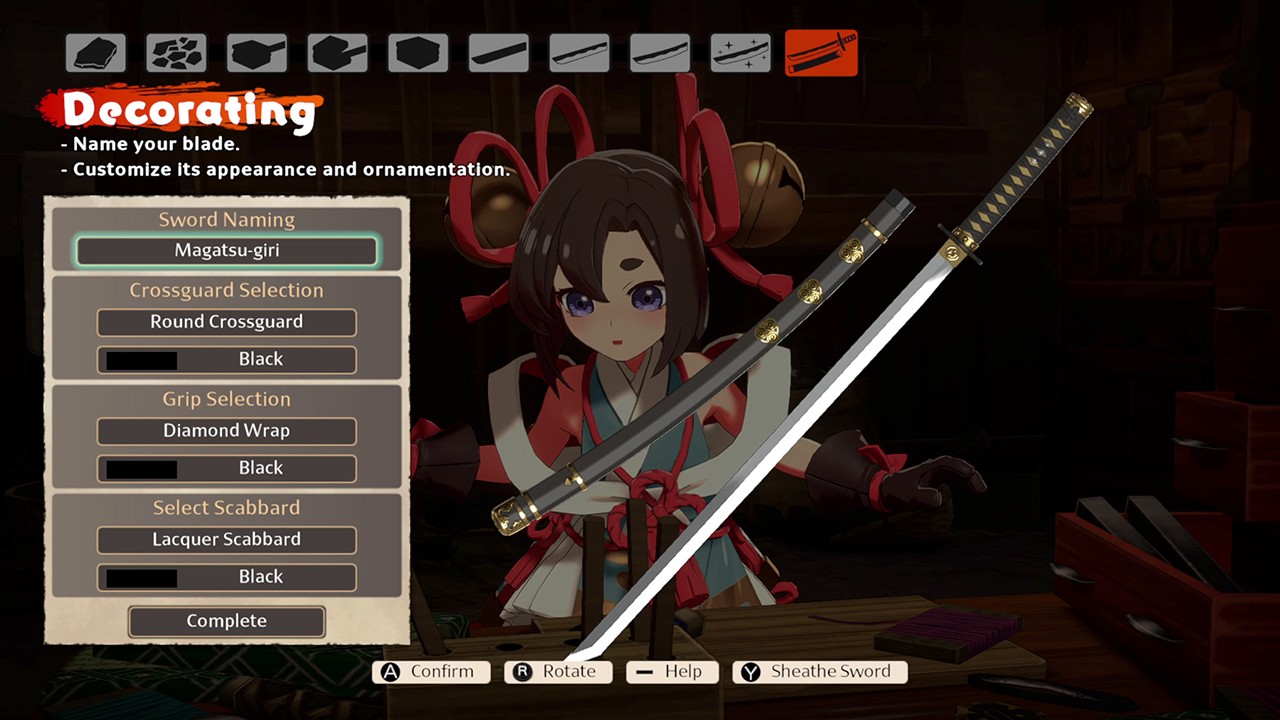The image size is (1280, 720).
Task: Choose the Diamond Wrap grip option
Action: point(227,431)
